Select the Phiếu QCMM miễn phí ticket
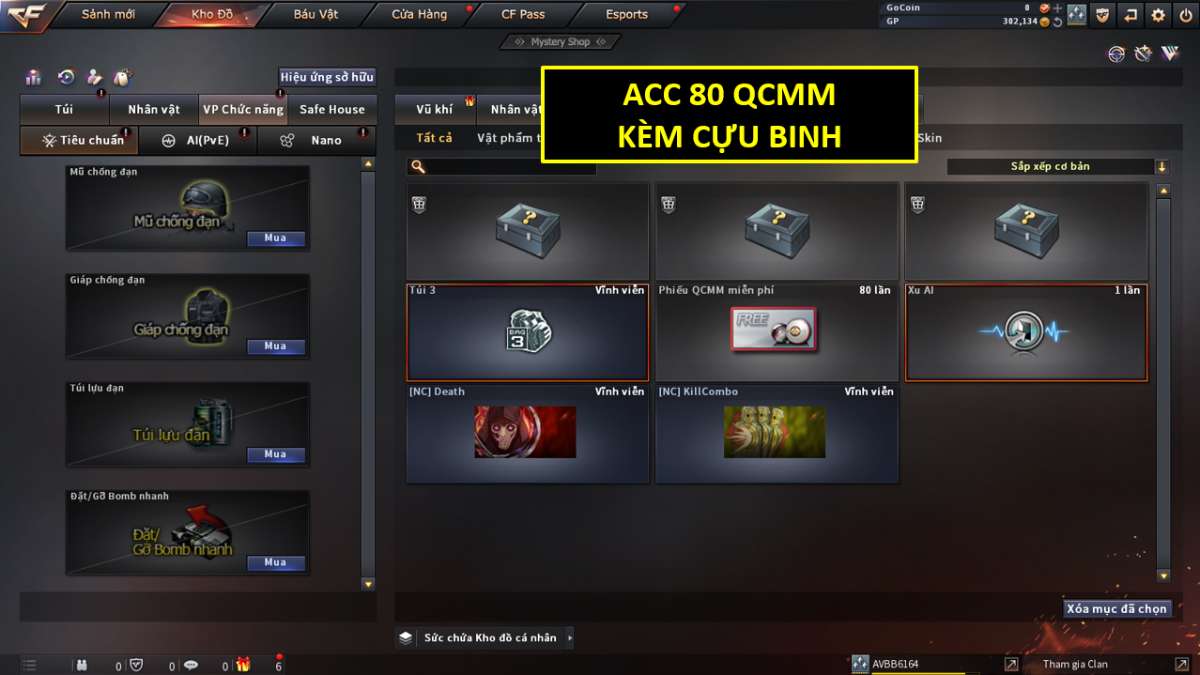 pos(776,332)
